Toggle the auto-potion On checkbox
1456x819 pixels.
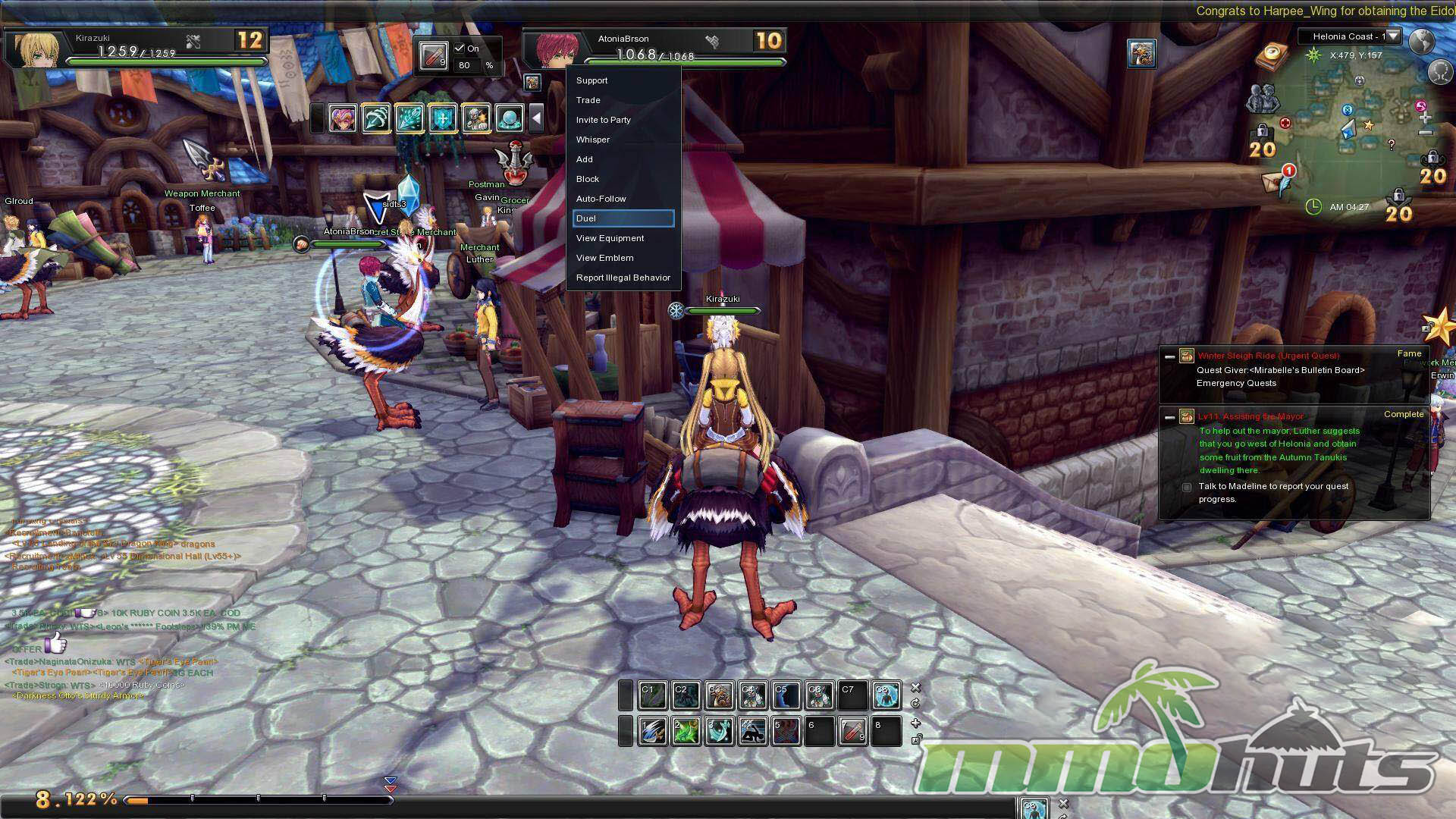point(460,49)
